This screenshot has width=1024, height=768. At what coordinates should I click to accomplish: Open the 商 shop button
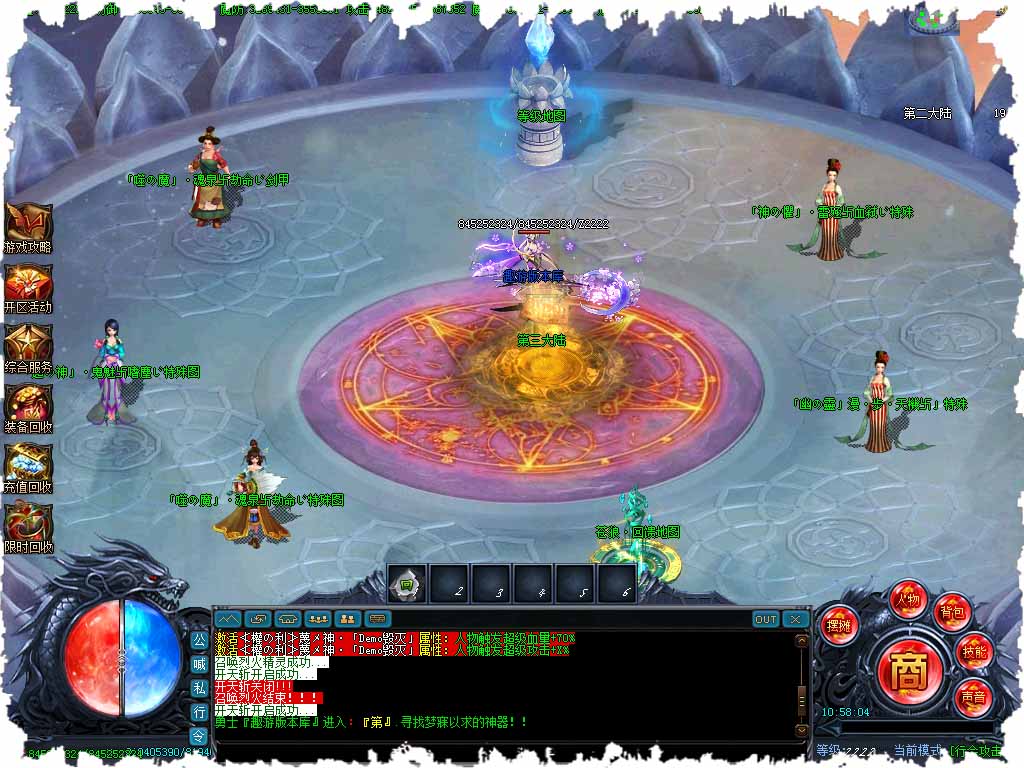(908, 668)
